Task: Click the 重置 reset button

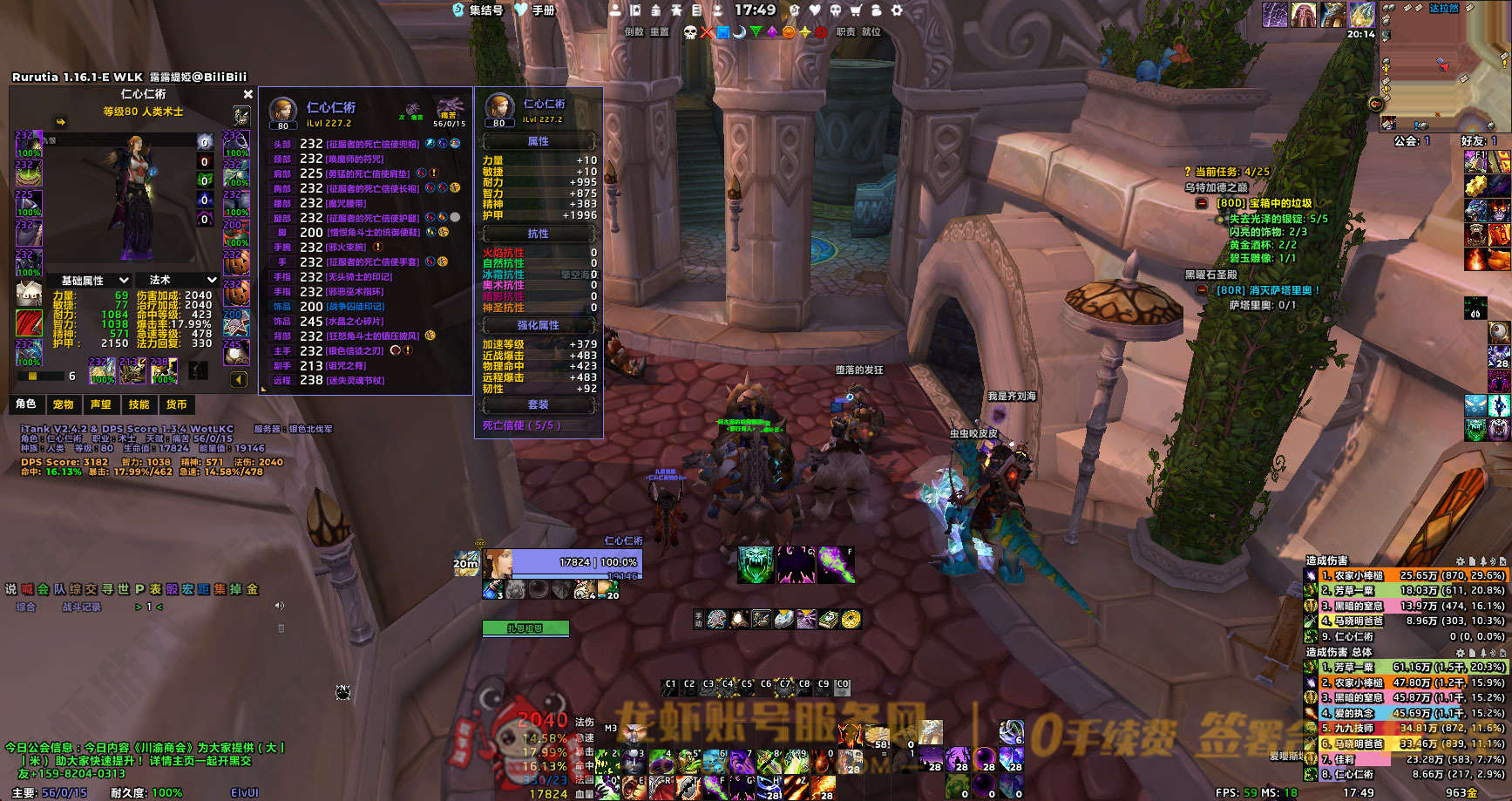Action: click(x=660, y=32)
